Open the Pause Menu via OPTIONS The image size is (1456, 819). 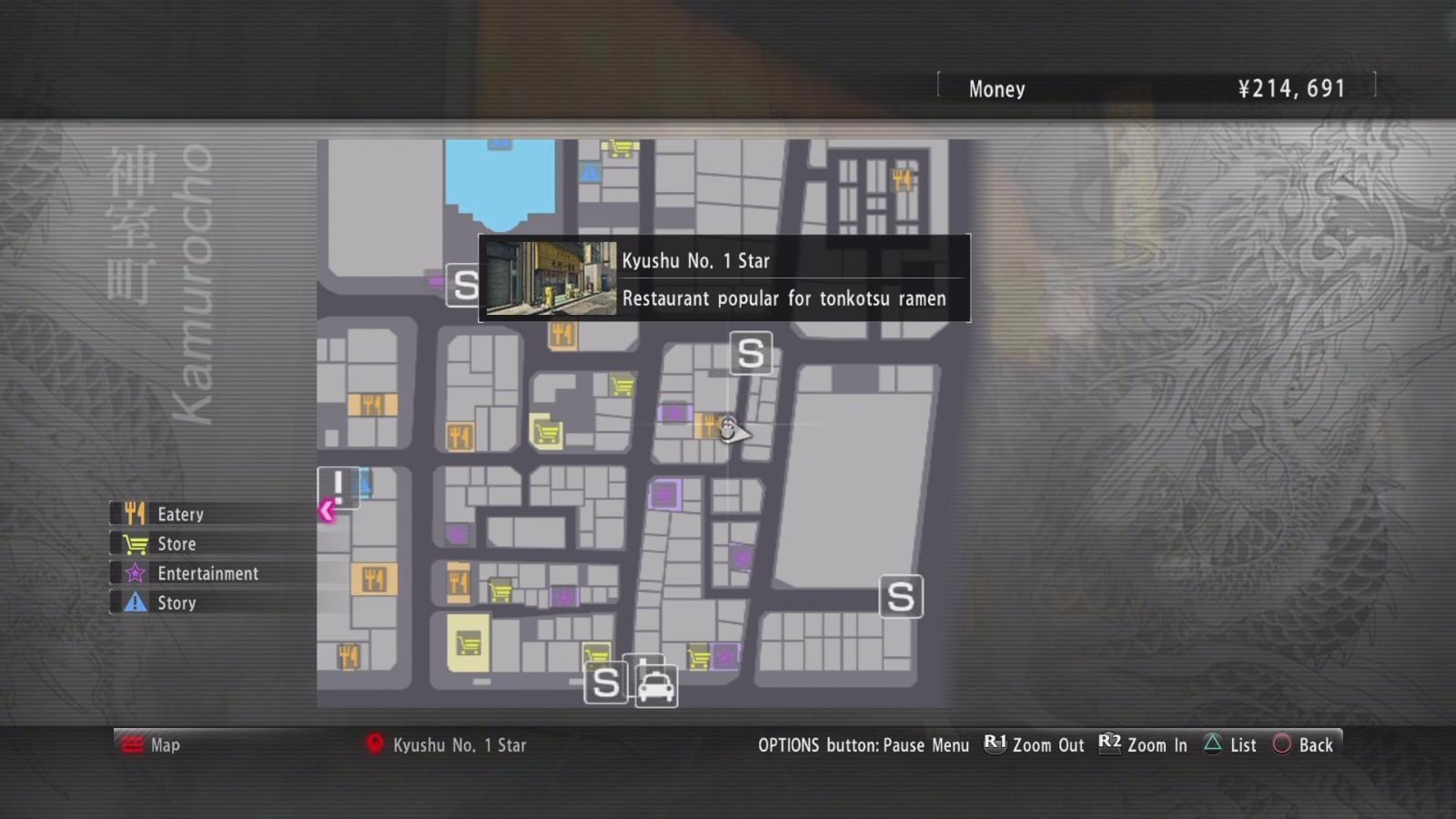coord(864,744)
